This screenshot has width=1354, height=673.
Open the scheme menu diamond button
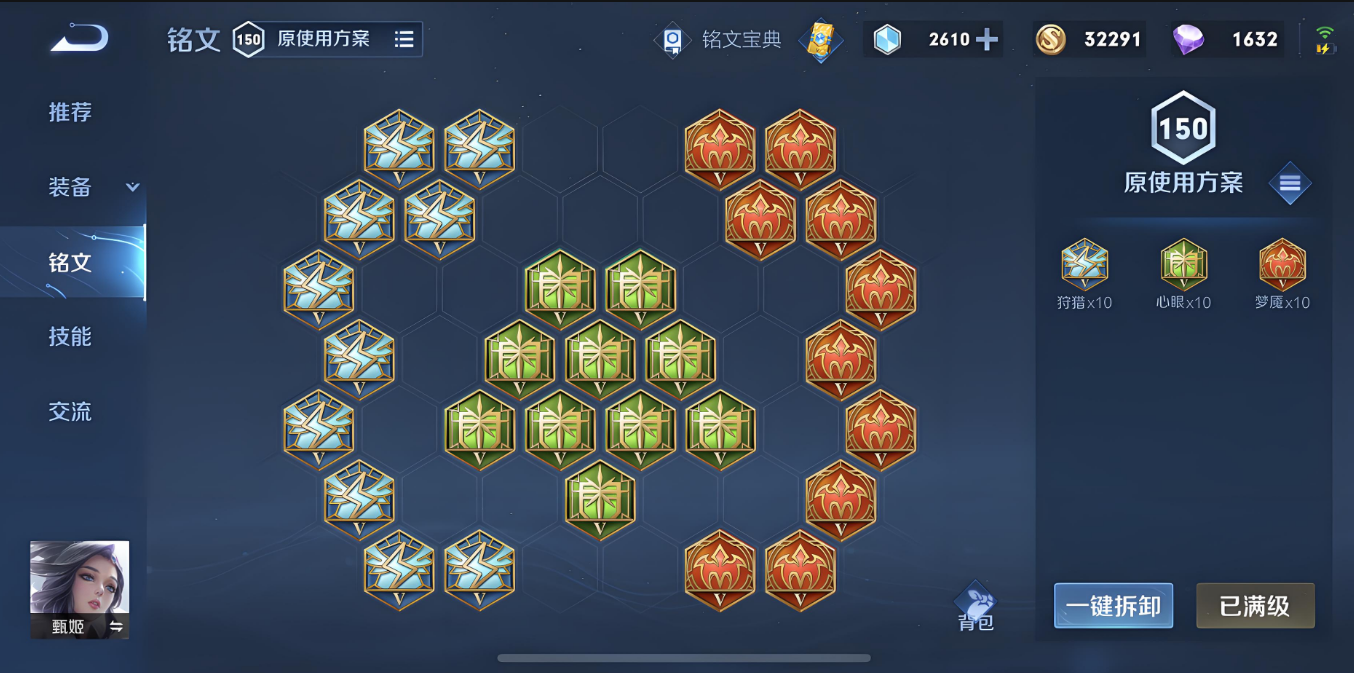point(1289,183)
